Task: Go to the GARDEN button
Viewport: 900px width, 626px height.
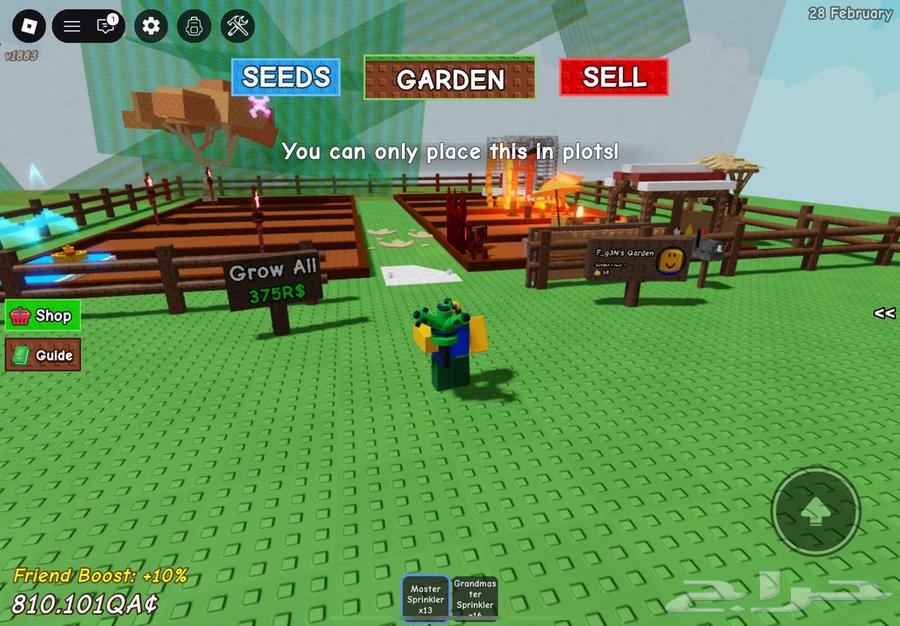Action: click(x=450, y=79)
